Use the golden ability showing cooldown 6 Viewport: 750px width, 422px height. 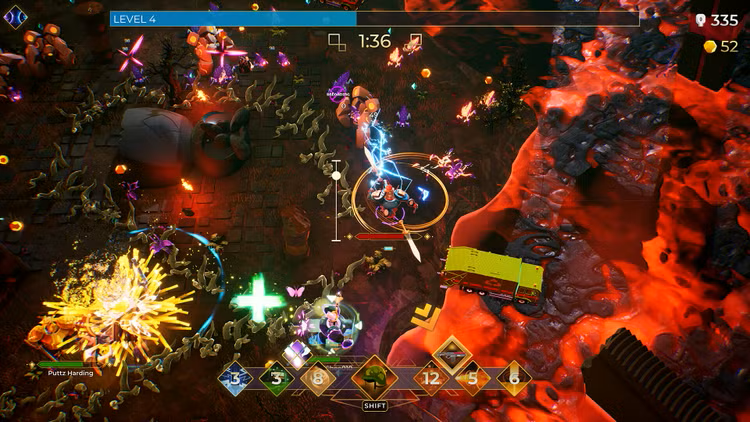514,378
